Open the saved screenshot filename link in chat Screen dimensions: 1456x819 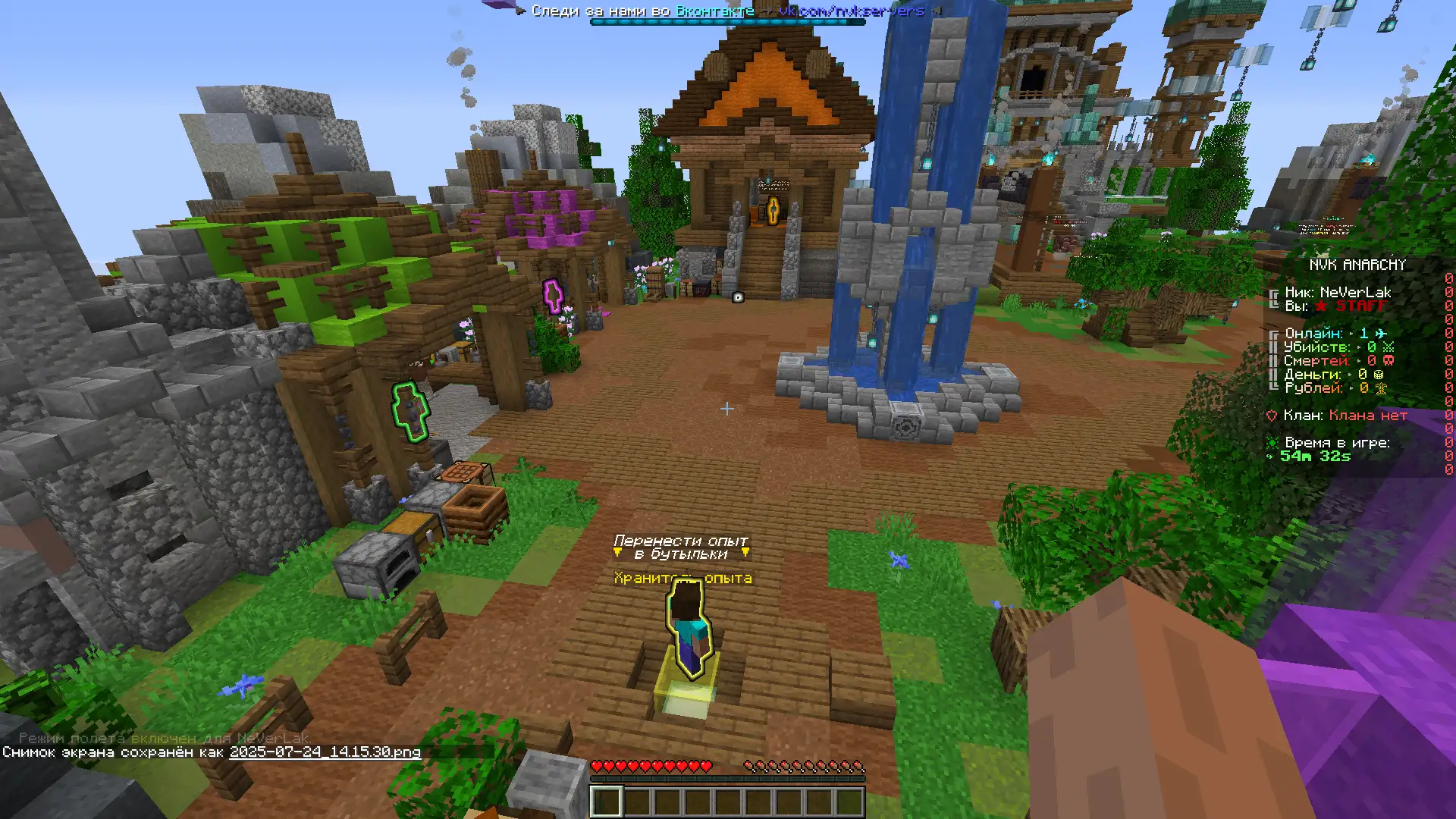tap(325, 752)
